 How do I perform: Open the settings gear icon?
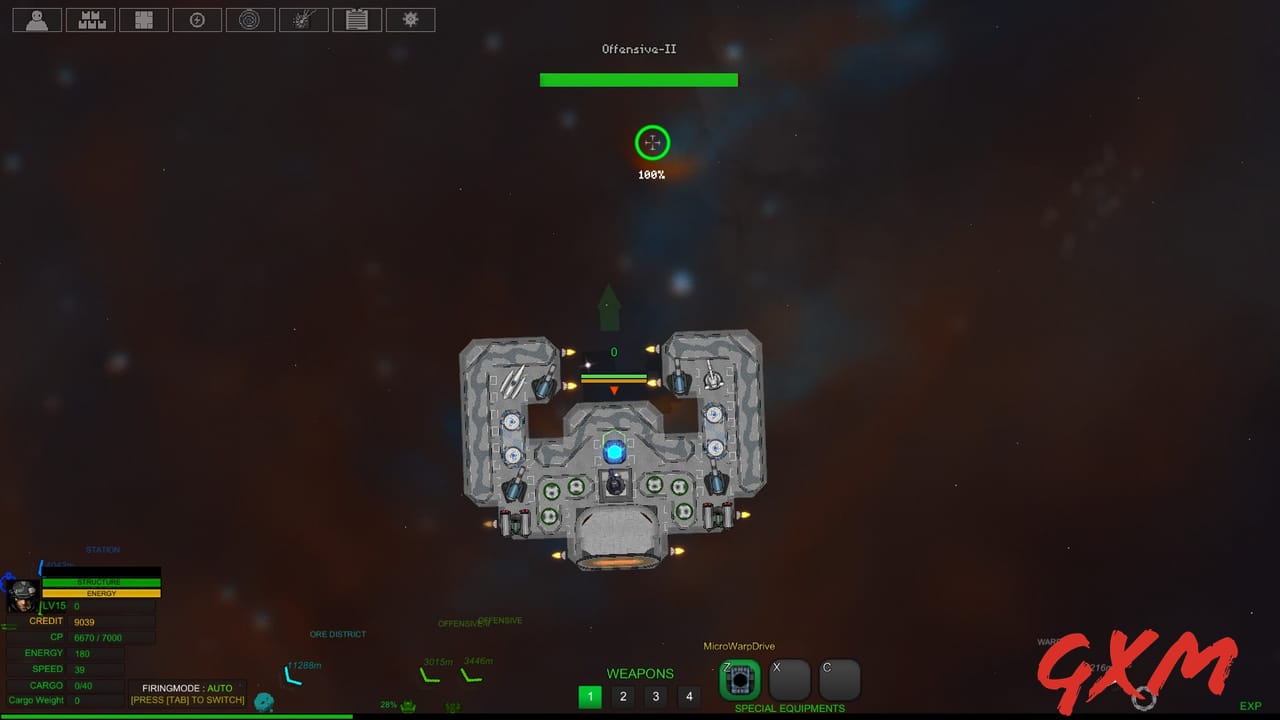(410, 19)
